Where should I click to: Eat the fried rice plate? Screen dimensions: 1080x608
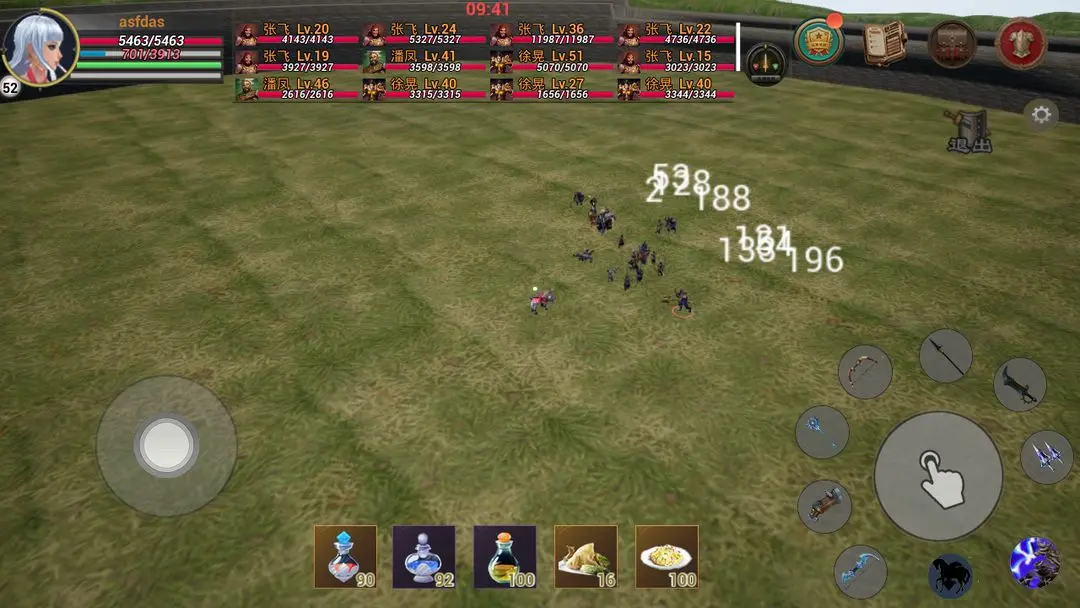(667, 556)
